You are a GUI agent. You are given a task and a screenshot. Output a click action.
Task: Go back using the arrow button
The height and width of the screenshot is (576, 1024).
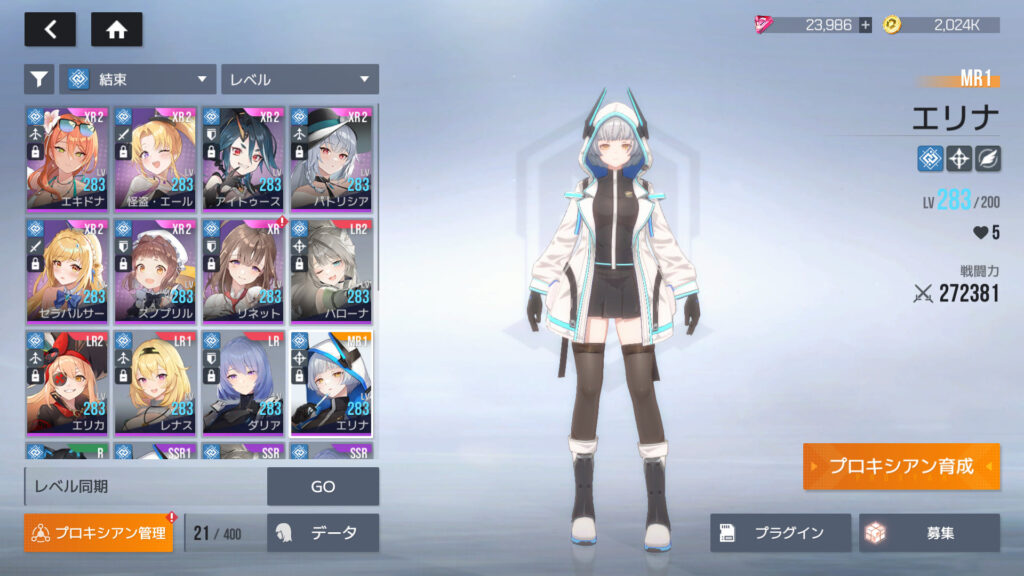click(50, 29)
